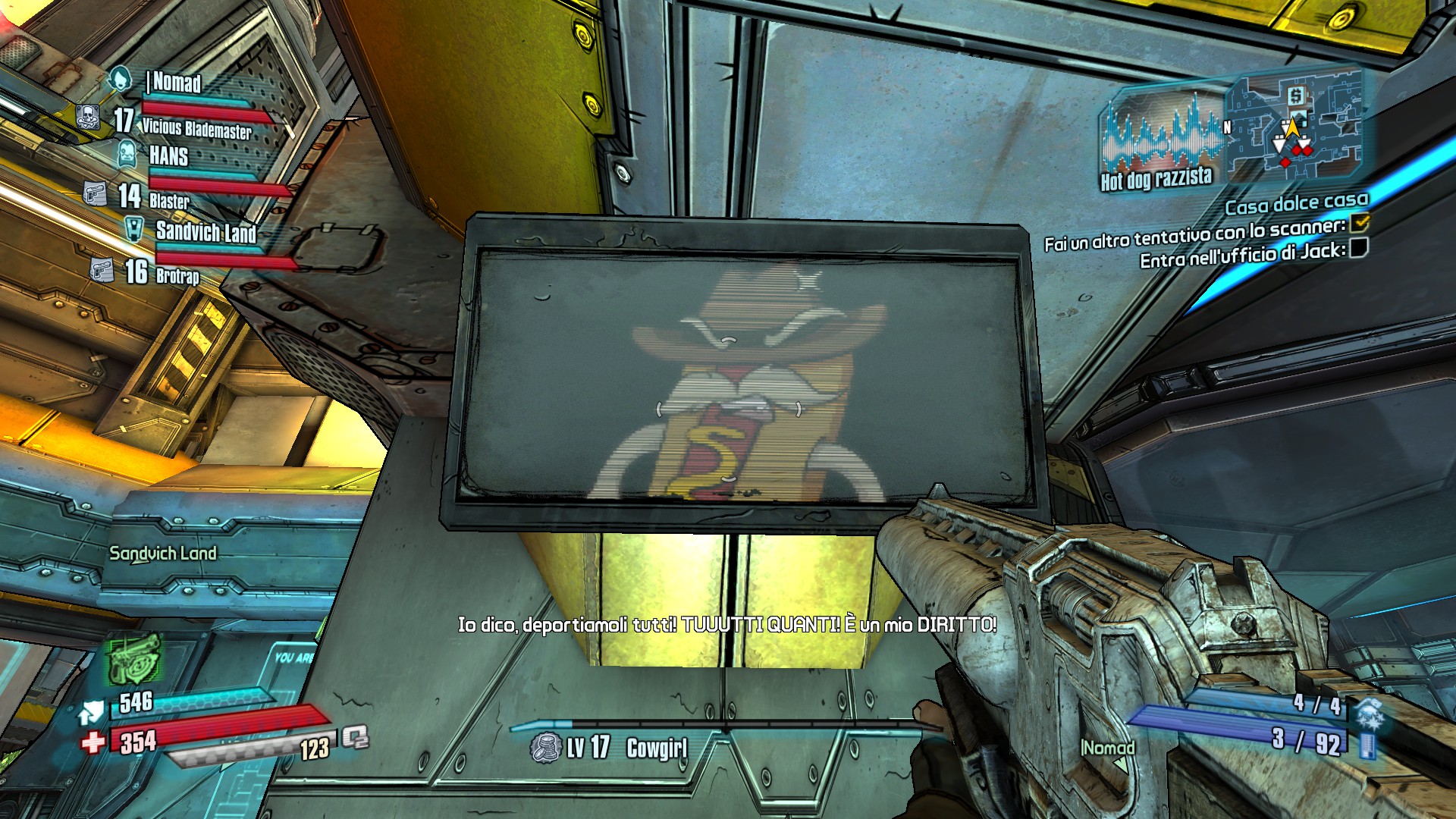The width and height of the screenshot is (1456, 819).
Task: Open the Casa dolce casa mission tracker
Action: pos(1296,203)
